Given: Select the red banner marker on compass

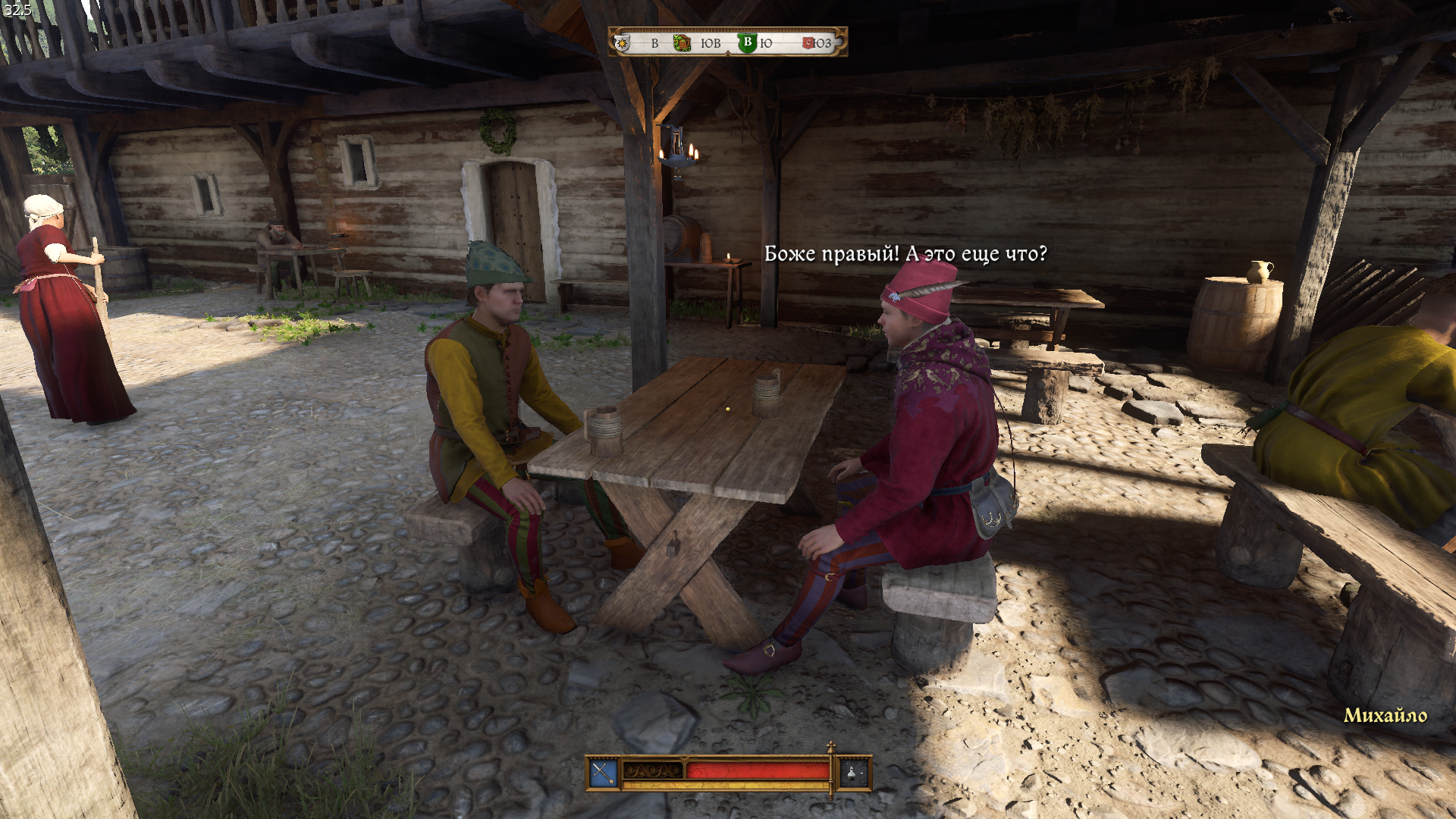Looking at the screenshot, I should point(808,43).
